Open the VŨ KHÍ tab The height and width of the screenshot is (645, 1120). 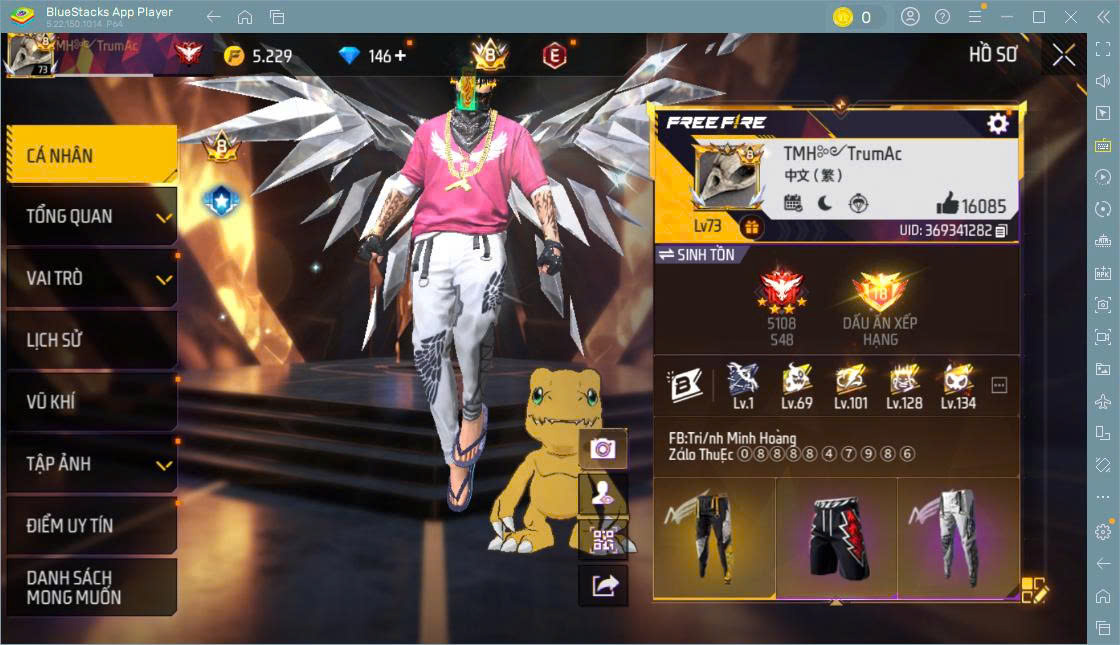[90, 402]
